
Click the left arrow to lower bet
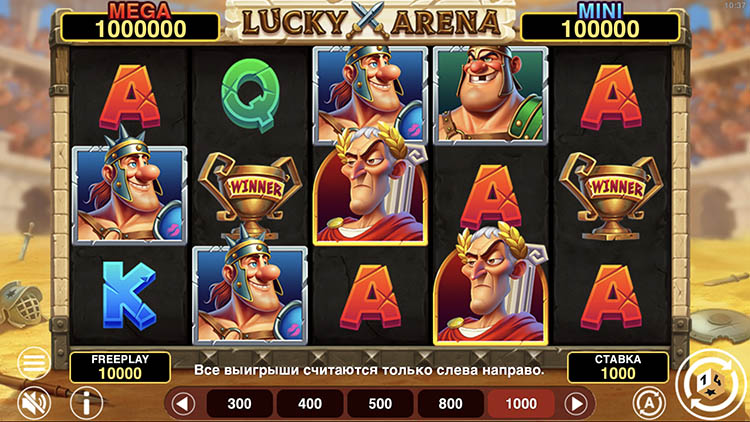182,404
